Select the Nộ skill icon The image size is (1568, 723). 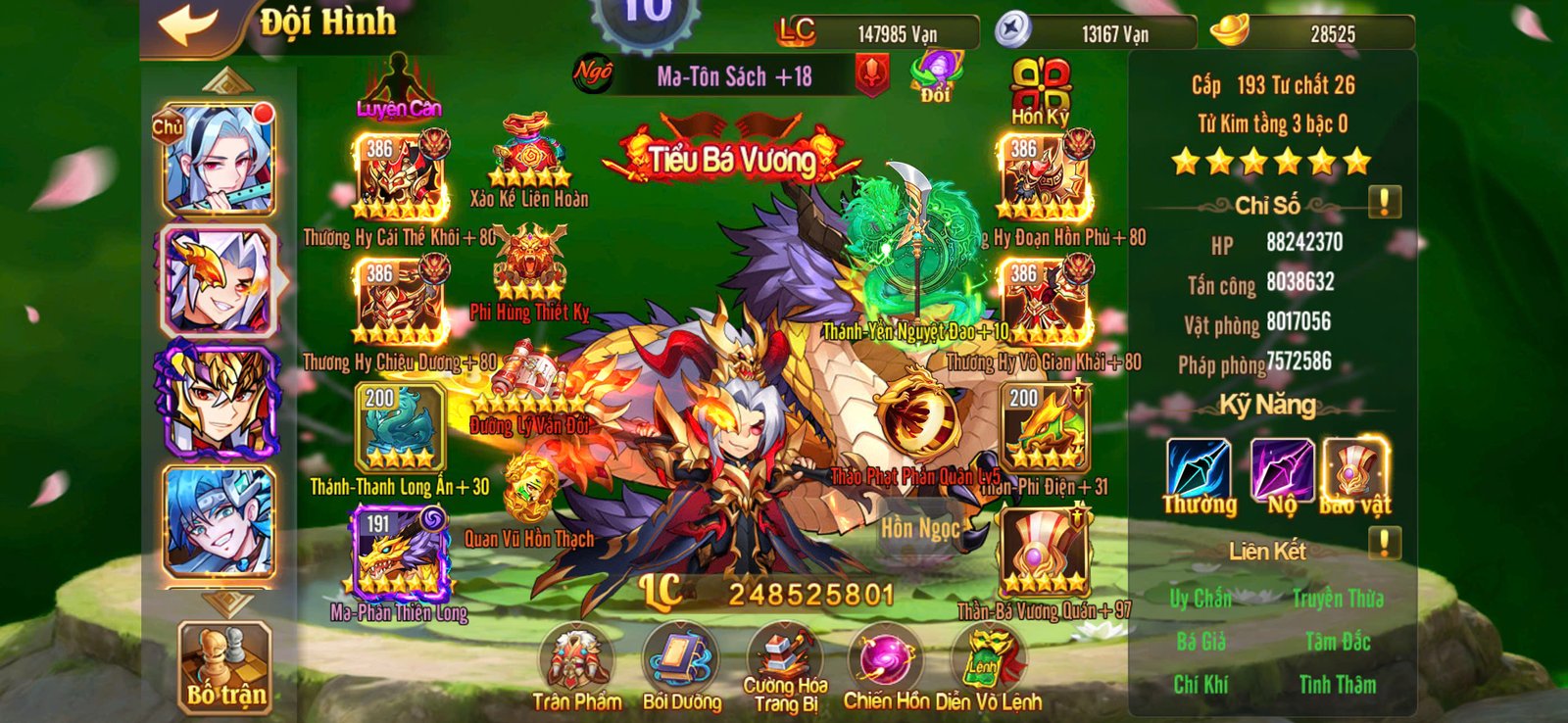pos(1285,468)
